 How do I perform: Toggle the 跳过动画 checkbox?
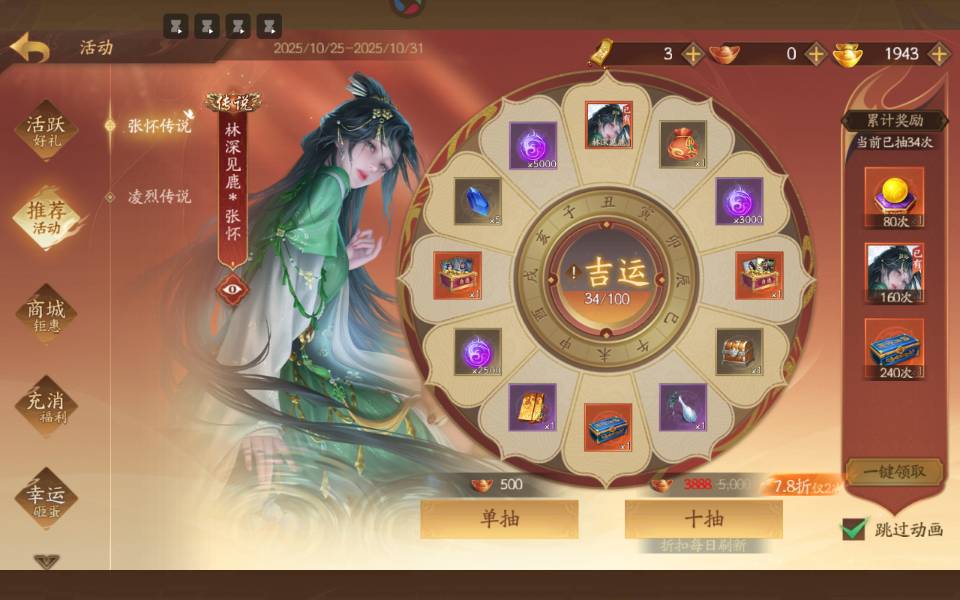coord(853,529)
